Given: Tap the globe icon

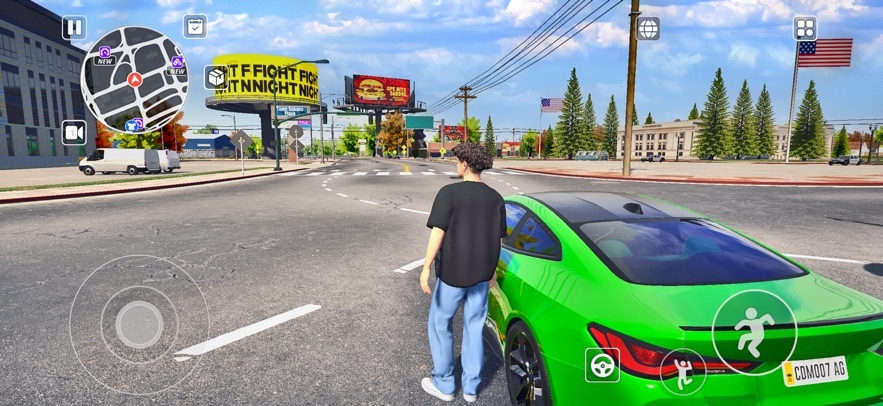Looking at the screenshot, I should (x=649, y=28).
